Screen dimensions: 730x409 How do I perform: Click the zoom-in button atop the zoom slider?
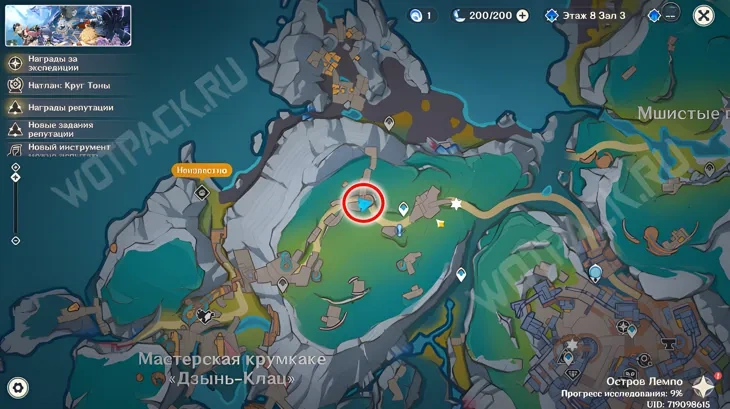click(15, 168)
